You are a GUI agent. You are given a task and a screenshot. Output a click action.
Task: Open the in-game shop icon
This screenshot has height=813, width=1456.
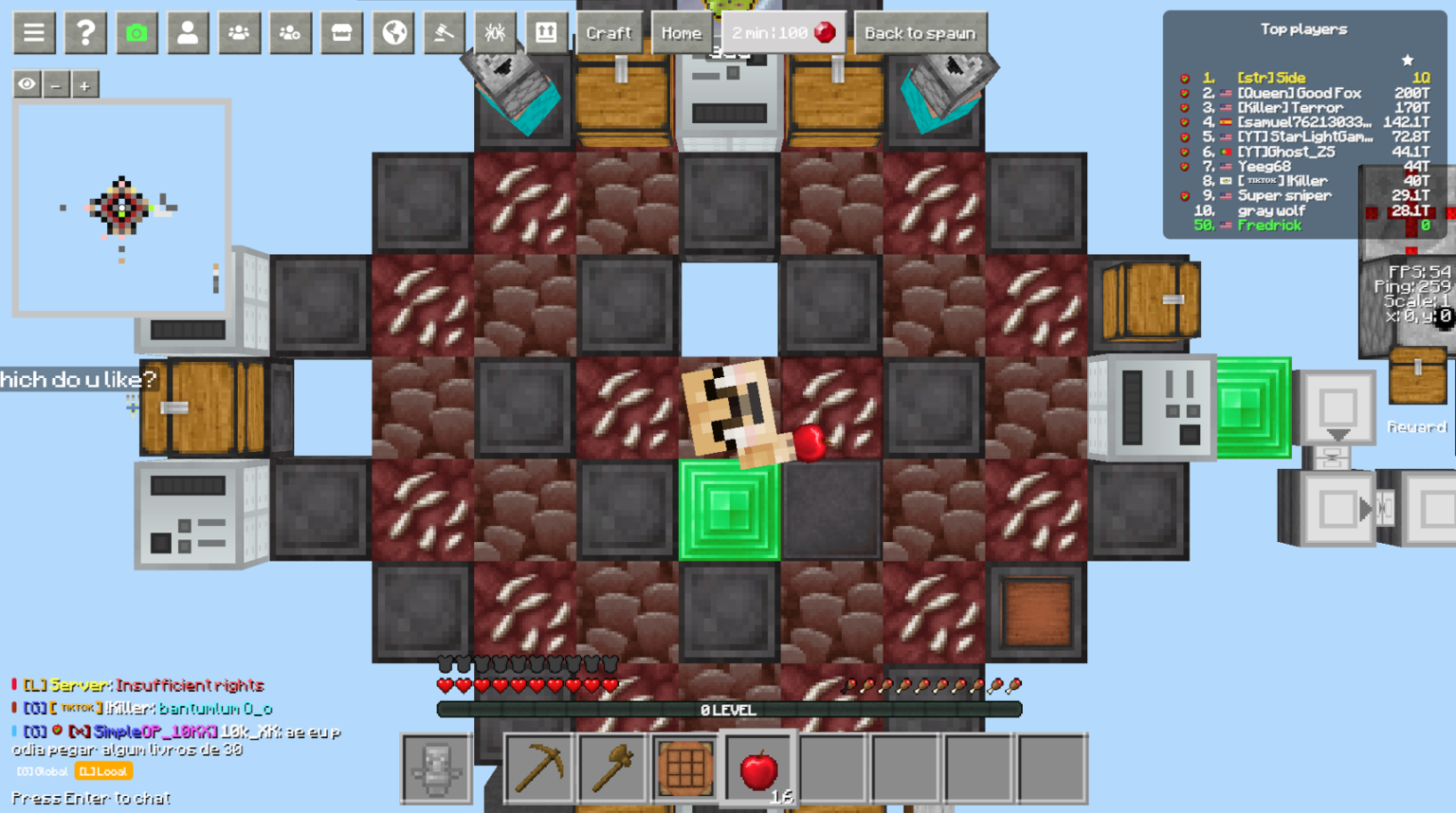pos(342,32)
